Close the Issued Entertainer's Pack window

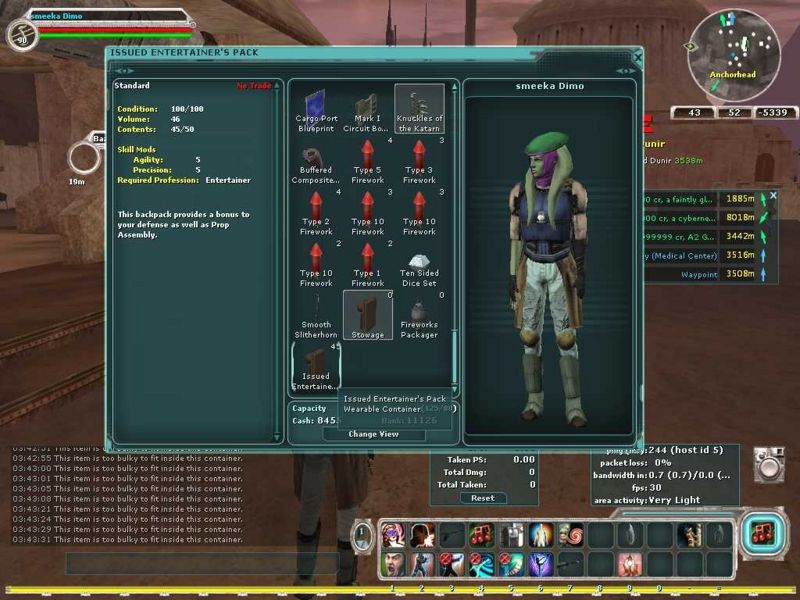click(x=638, y=58)
